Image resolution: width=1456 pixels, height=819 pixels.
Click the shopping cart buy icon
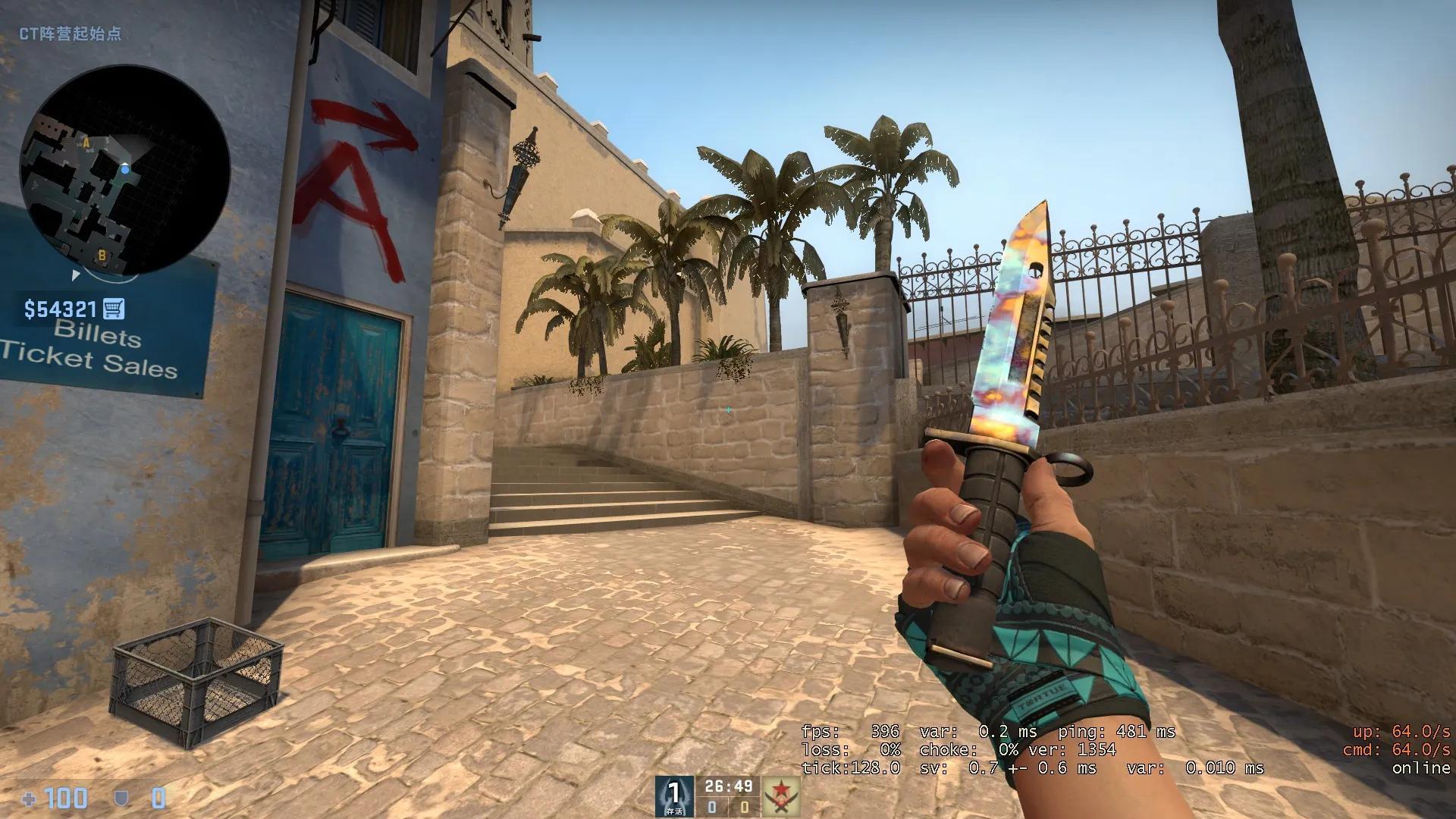(112, 309)
